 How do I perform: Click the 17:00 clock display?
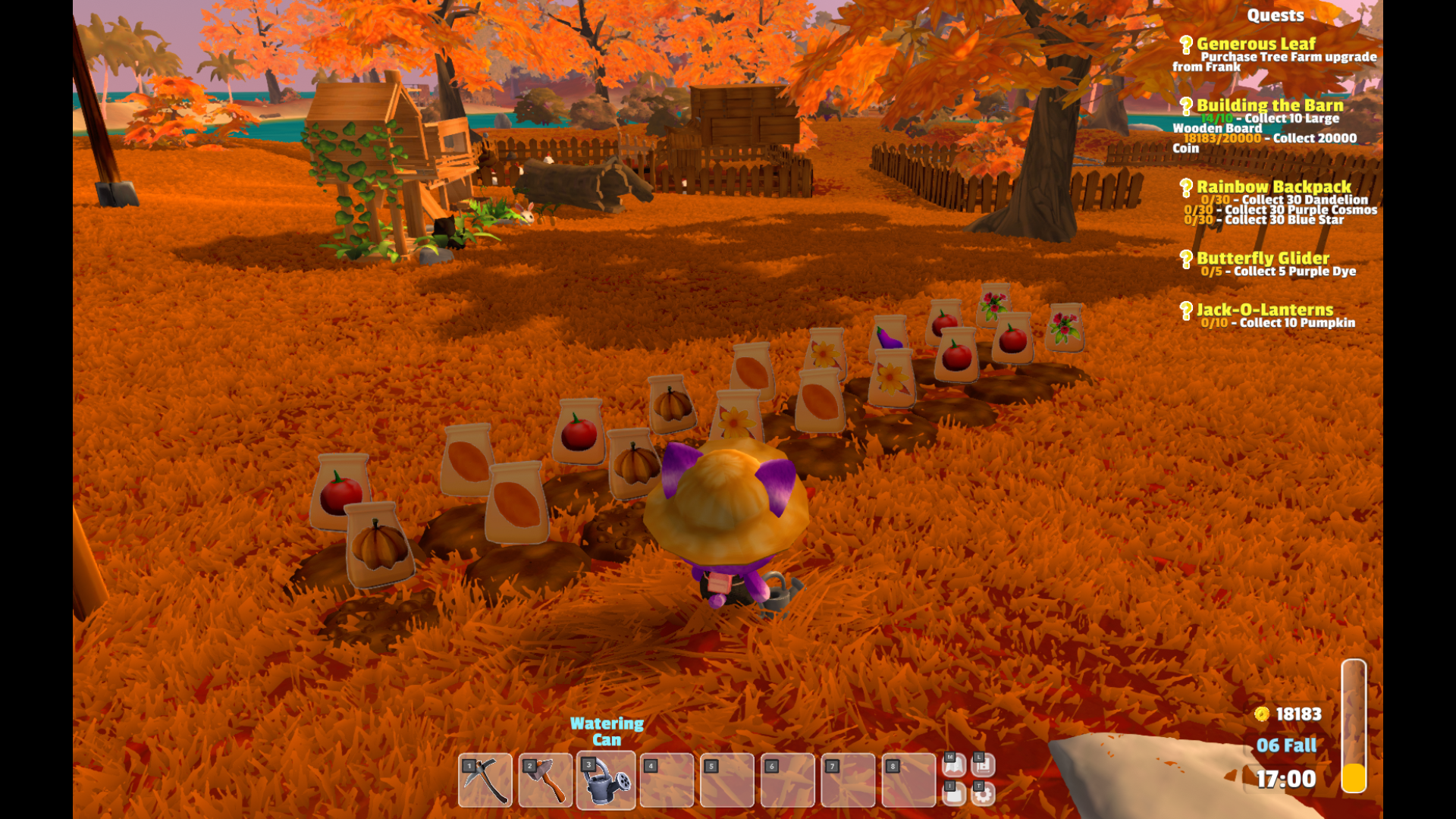pyautogui.click(x=1287, y=779)
